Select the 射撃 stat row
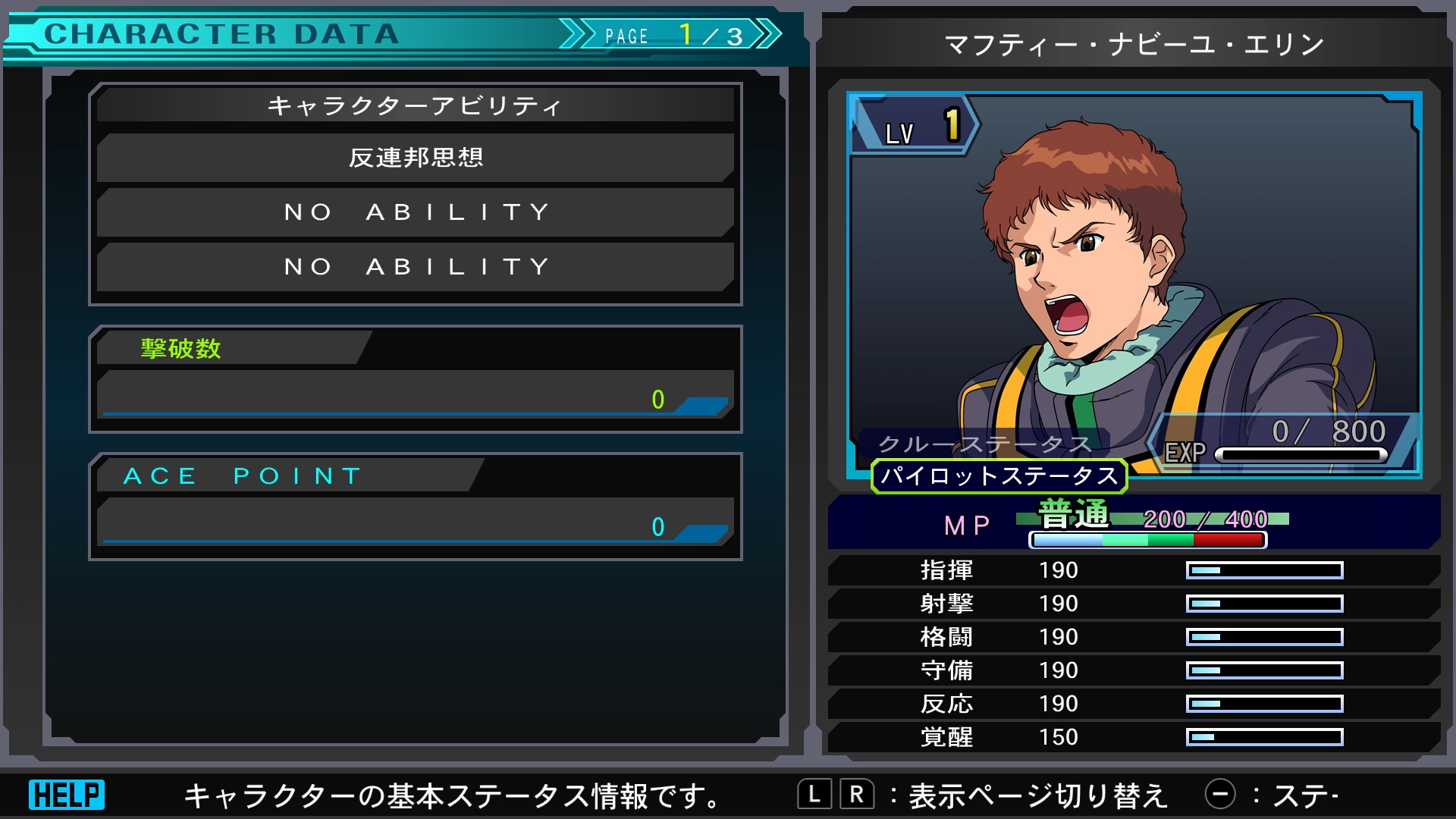Viewport: 1456px width, 819px height. coord(1133,604)
